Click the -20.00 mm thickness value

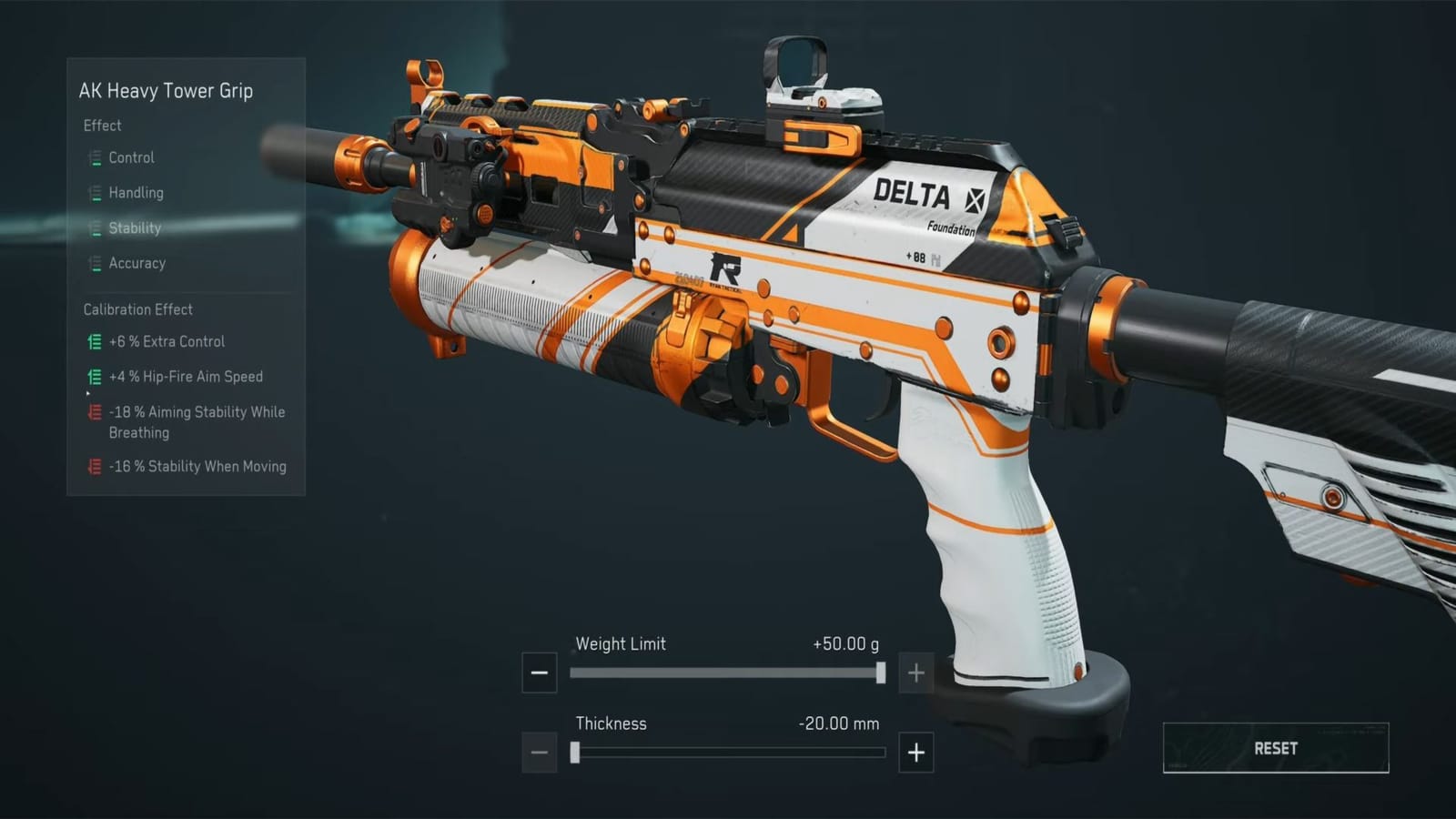[x=839, y=723]
